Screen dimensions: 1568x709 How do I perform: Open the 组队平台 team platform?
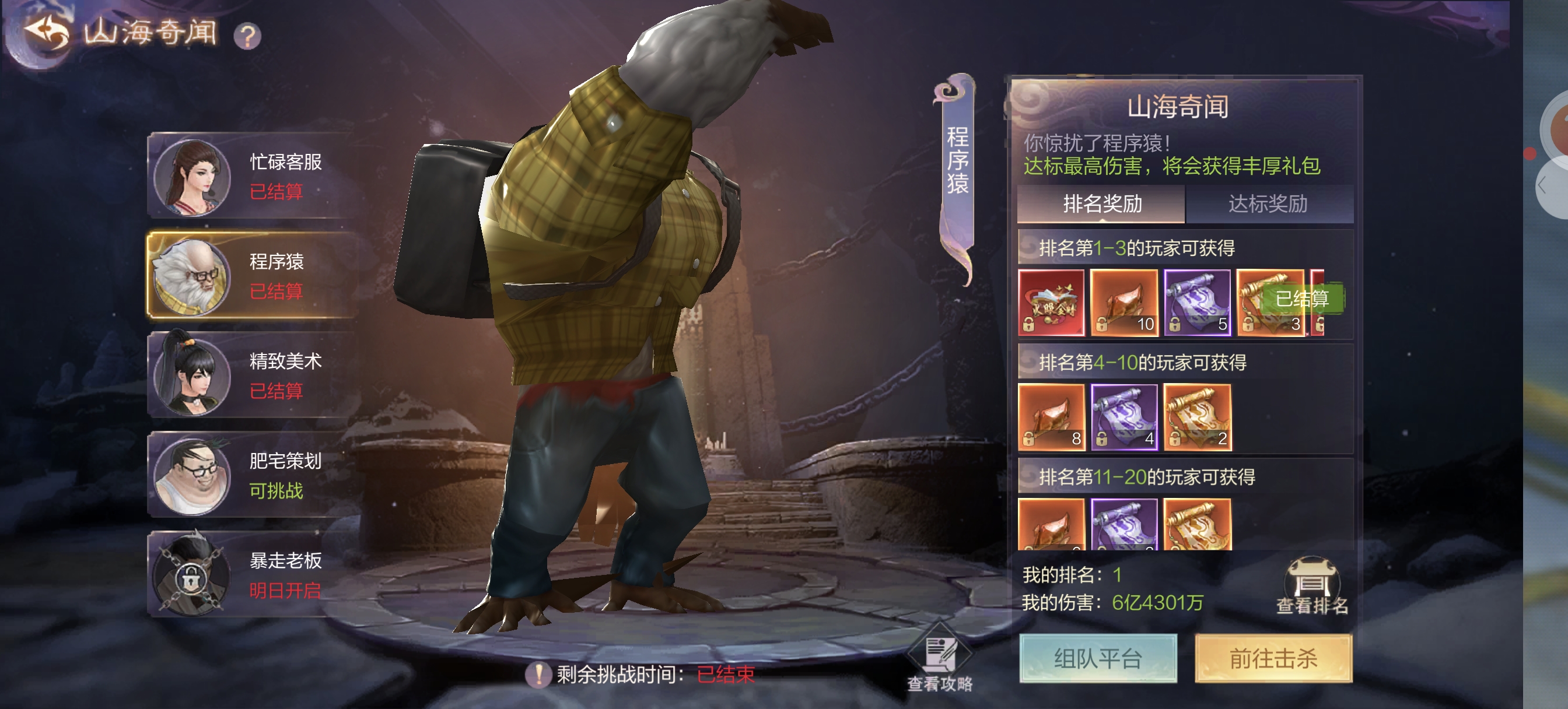click(x=1097, y=658)
